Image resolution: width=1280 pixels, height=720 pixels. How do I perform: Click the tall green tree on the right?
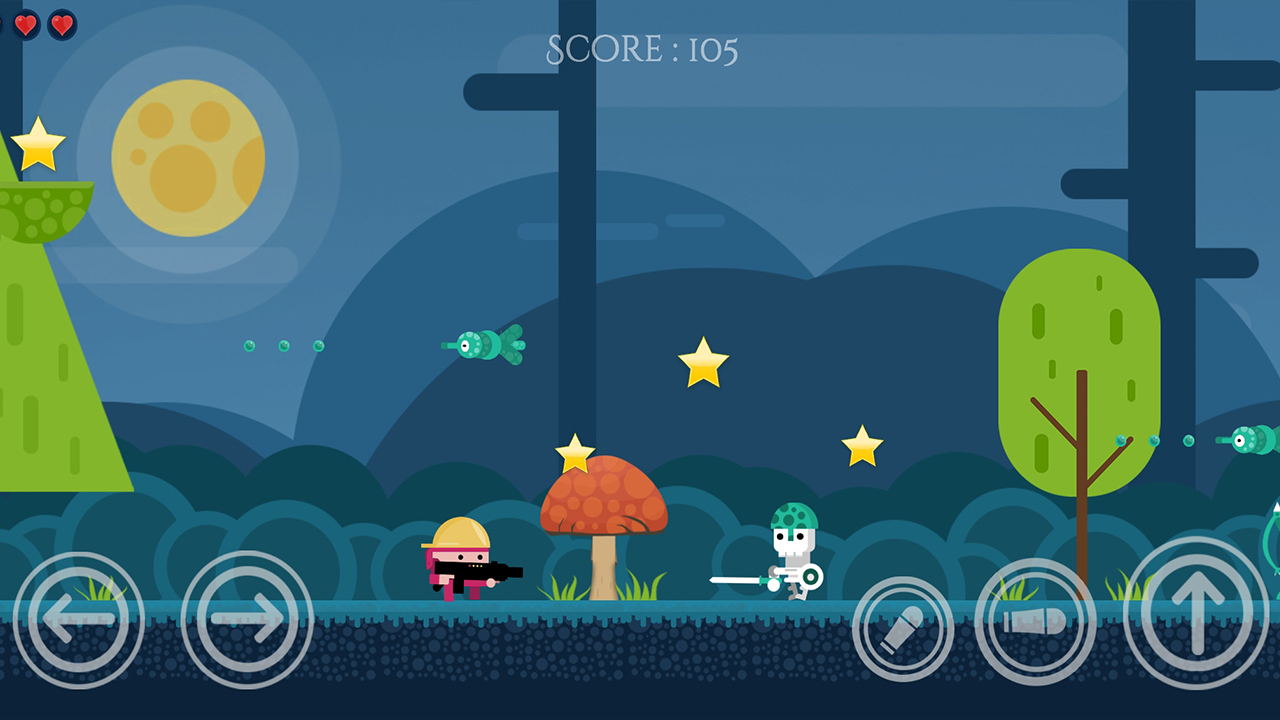click(1078, 370)
